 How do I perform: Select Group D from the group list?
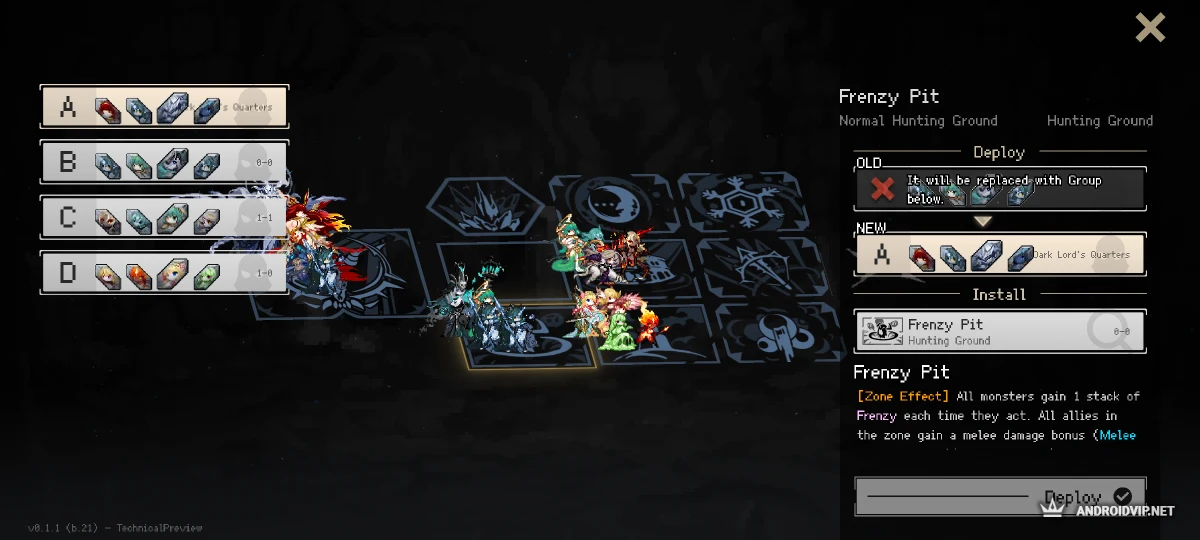tap(164, 272)
